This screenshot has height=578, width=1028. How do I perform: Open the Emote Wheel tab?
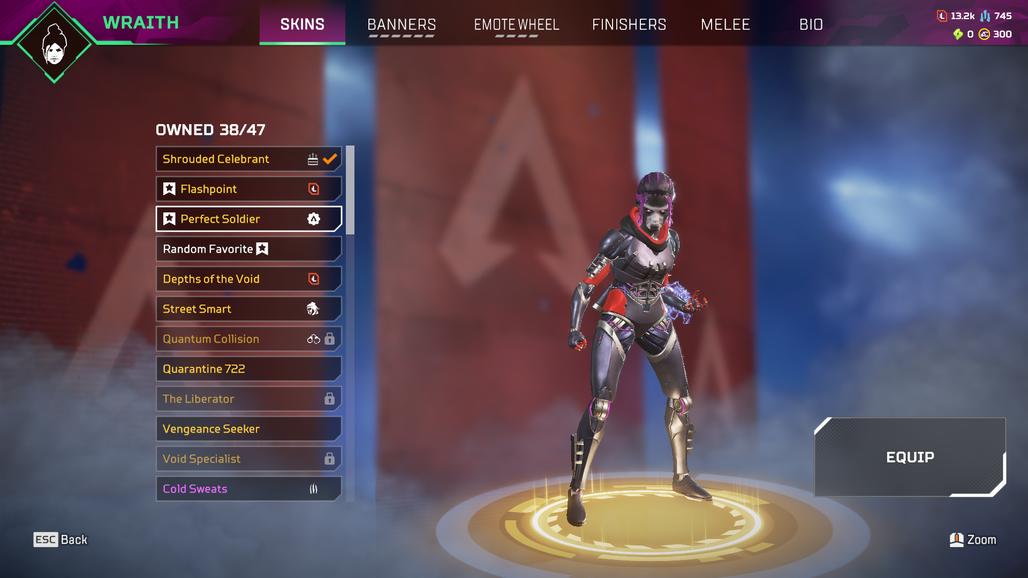point(516,24)
